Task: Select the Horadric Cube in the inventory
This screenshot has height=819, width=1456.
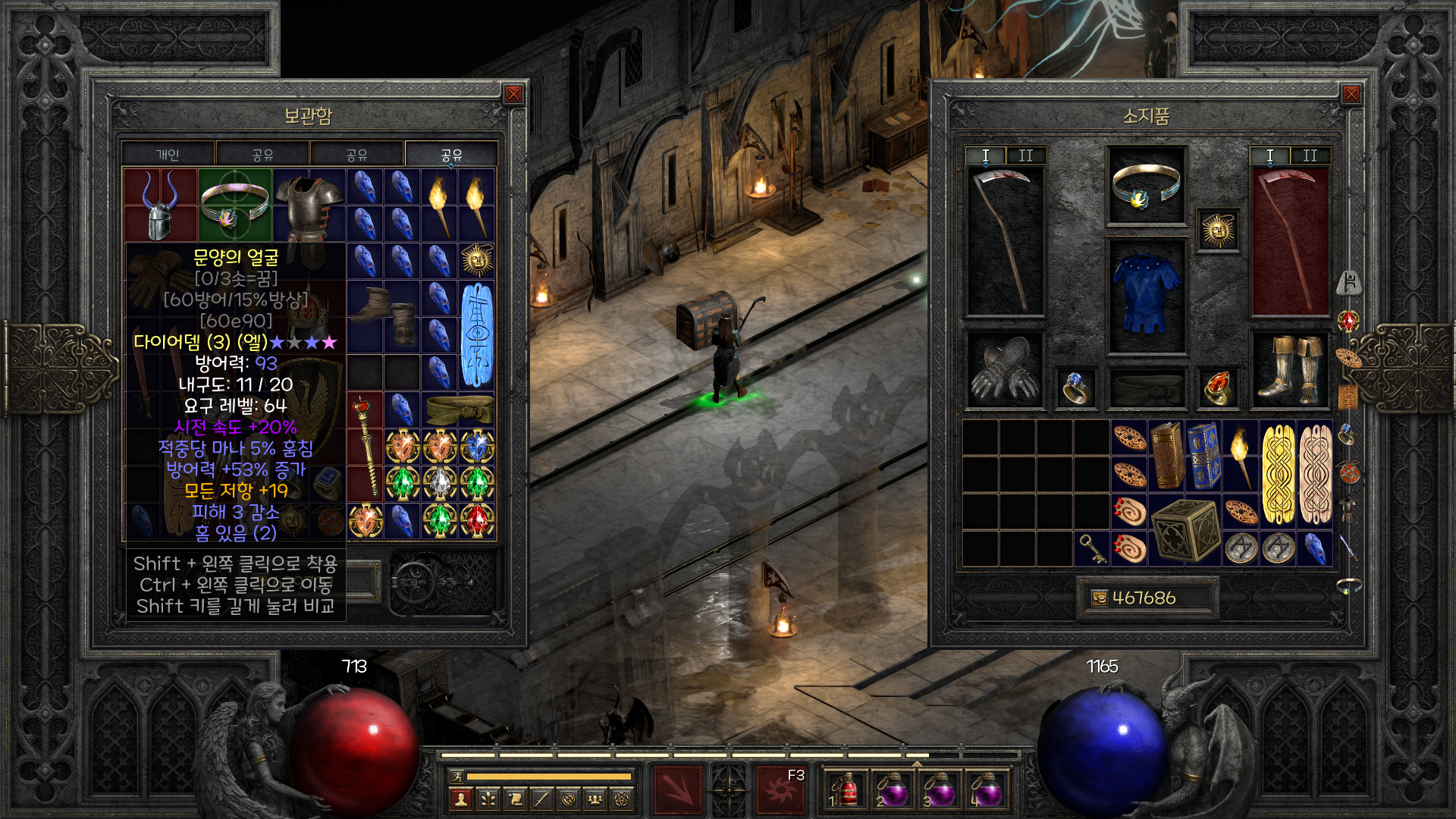Action: pyautogui.click(x=1185, y=530)
